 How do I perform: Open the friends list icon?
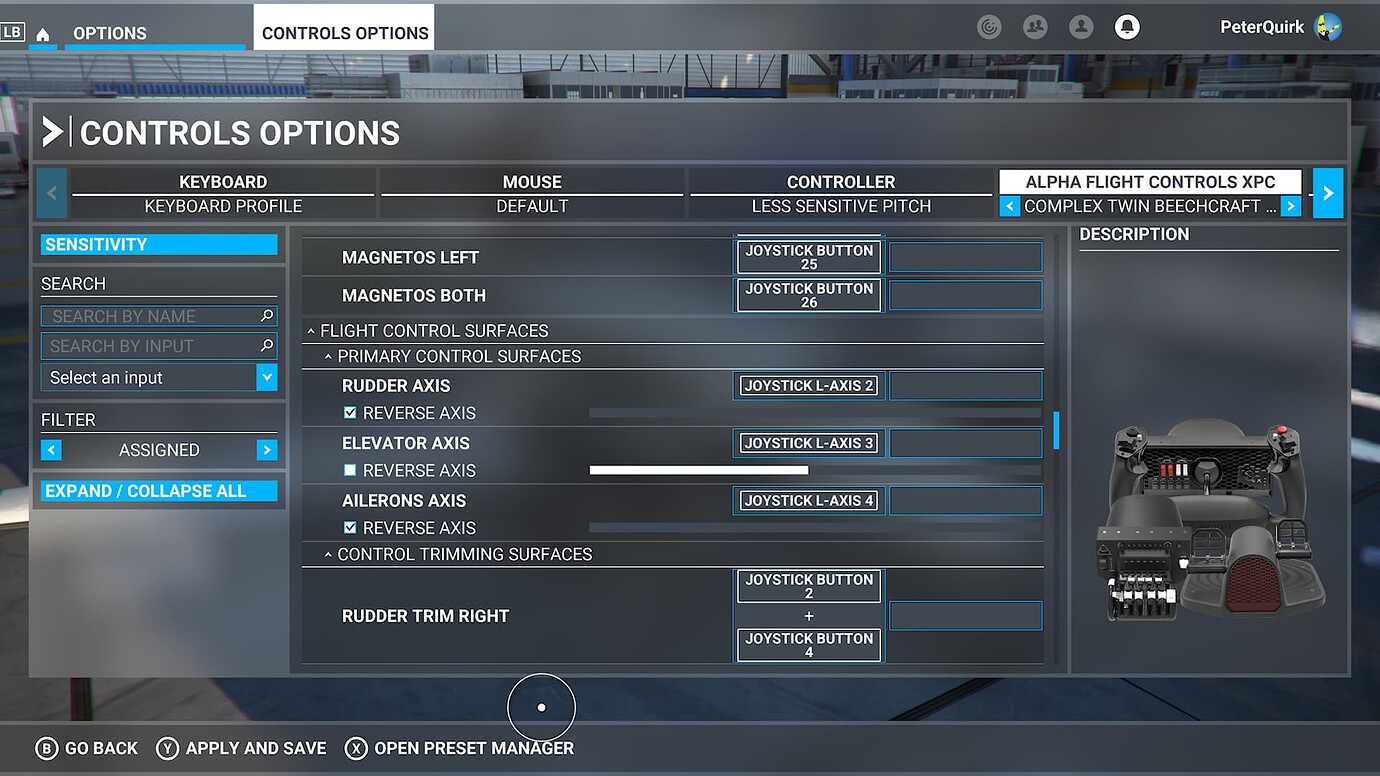pos(1035,26)
